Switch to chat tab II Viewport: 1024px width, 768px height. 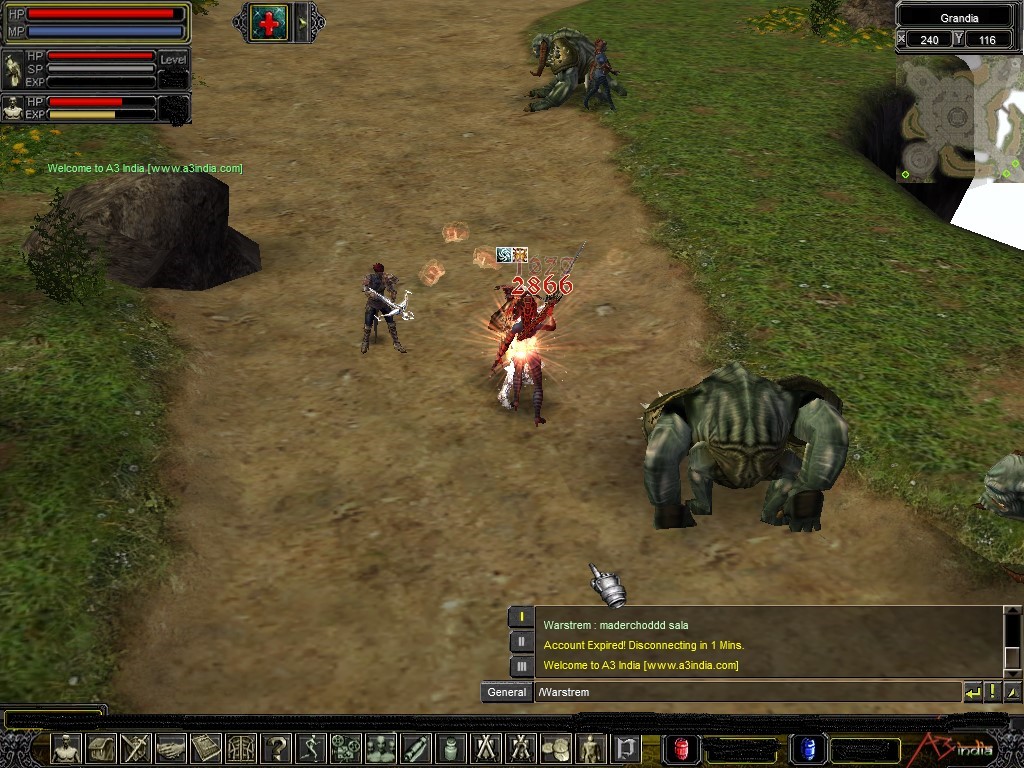pos(521,642)
